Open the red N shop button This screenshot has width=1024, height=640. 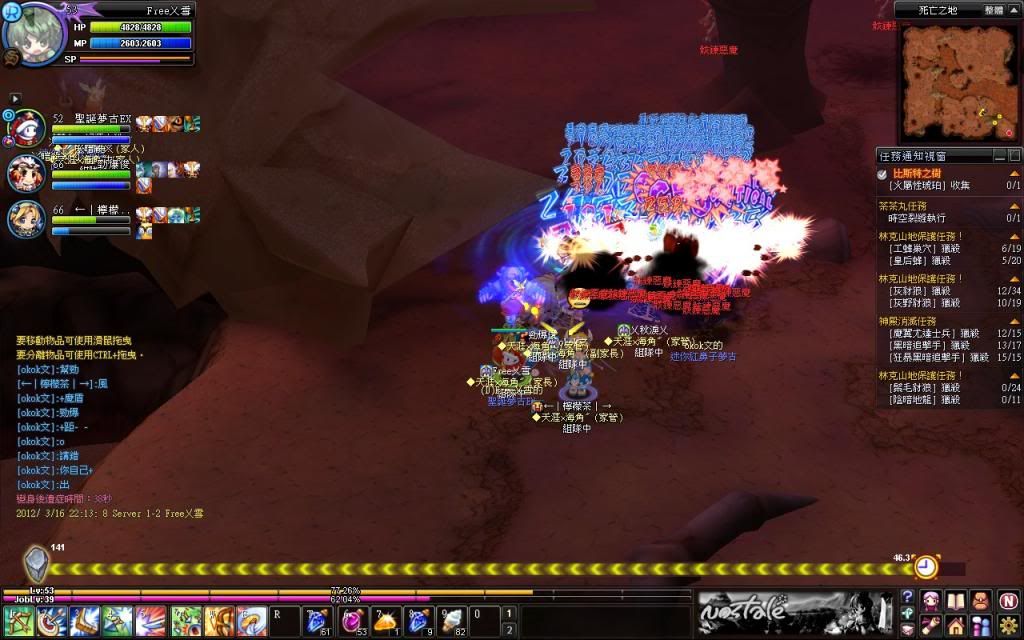1007,600
